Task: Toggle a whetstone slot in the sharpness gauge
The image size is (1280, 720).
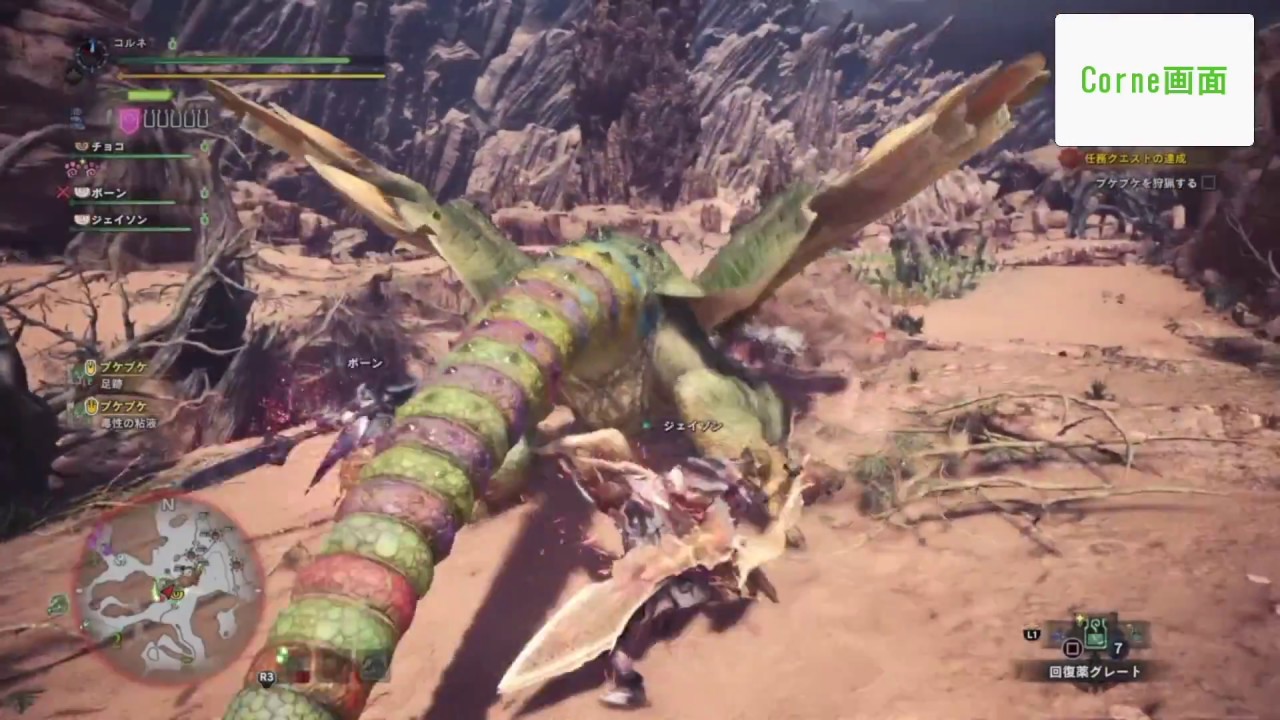Action: tap(150, 120)
